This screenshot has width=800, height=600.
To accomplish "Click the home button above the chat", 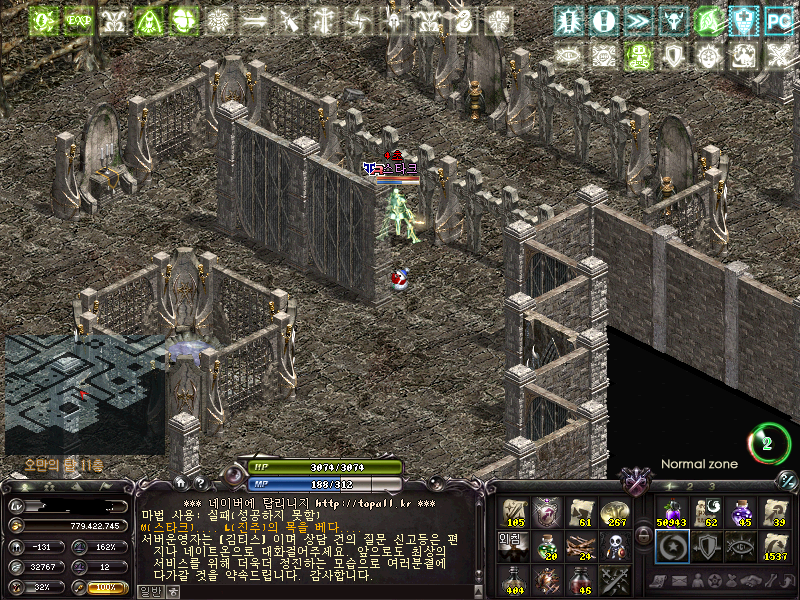I will 179,484.
